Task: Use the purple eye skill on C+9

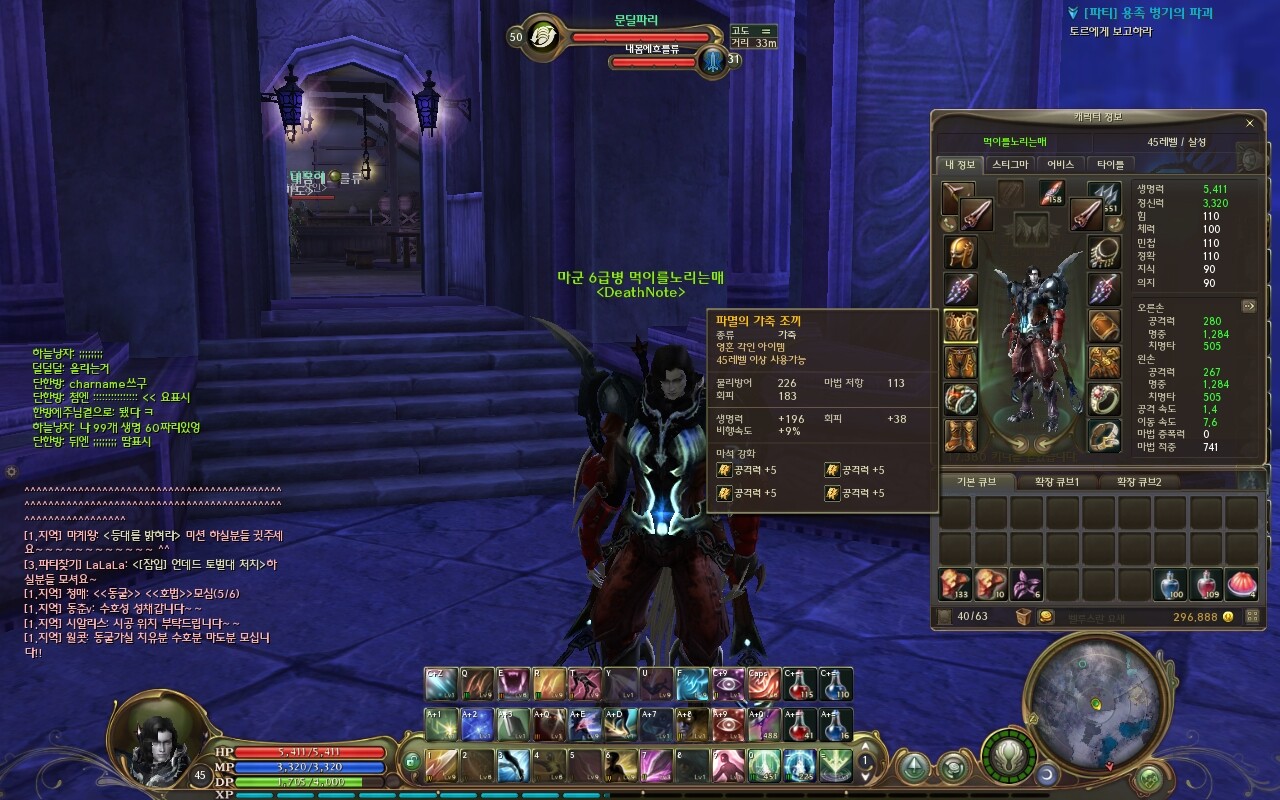Action: click(x=728, y=684)
